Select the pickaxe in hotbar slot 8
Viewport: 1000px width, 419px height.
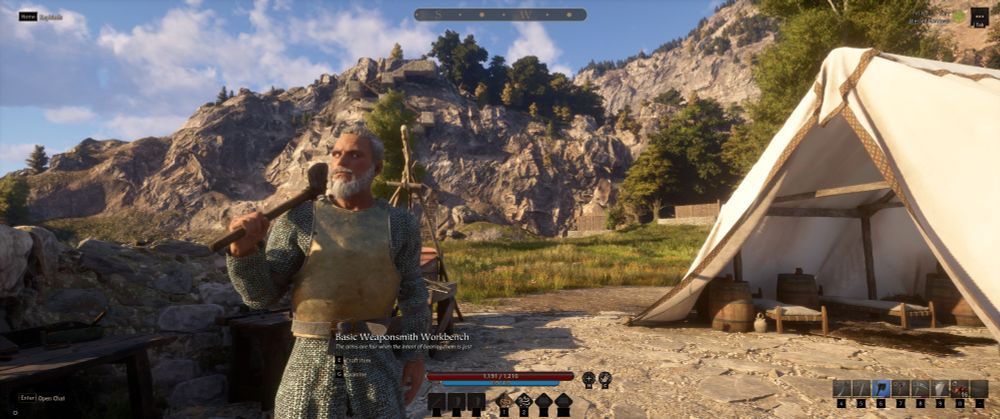pos(920,388)
